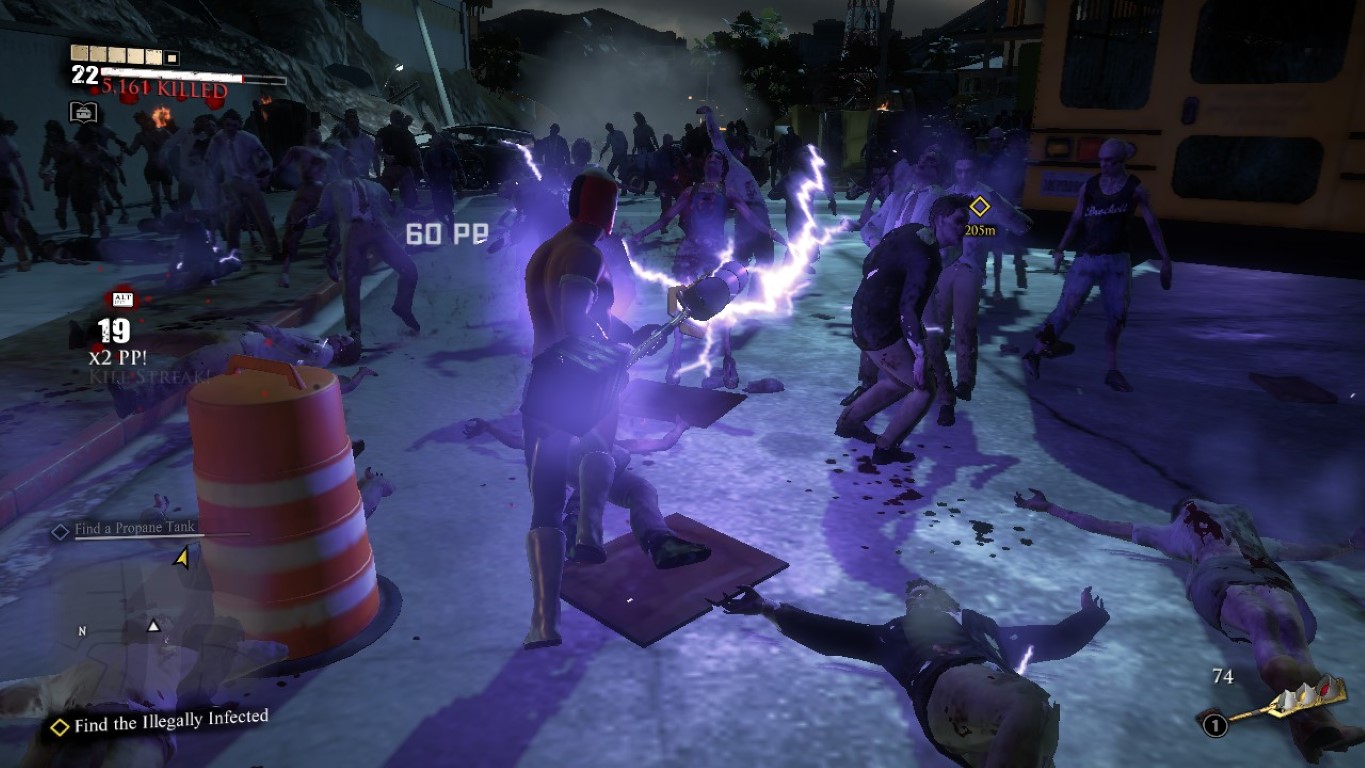The width and height of the screenshot is (1365, 768).
Task: Click the yellow arrow marker on the minimap
Action: click(181, 557)
